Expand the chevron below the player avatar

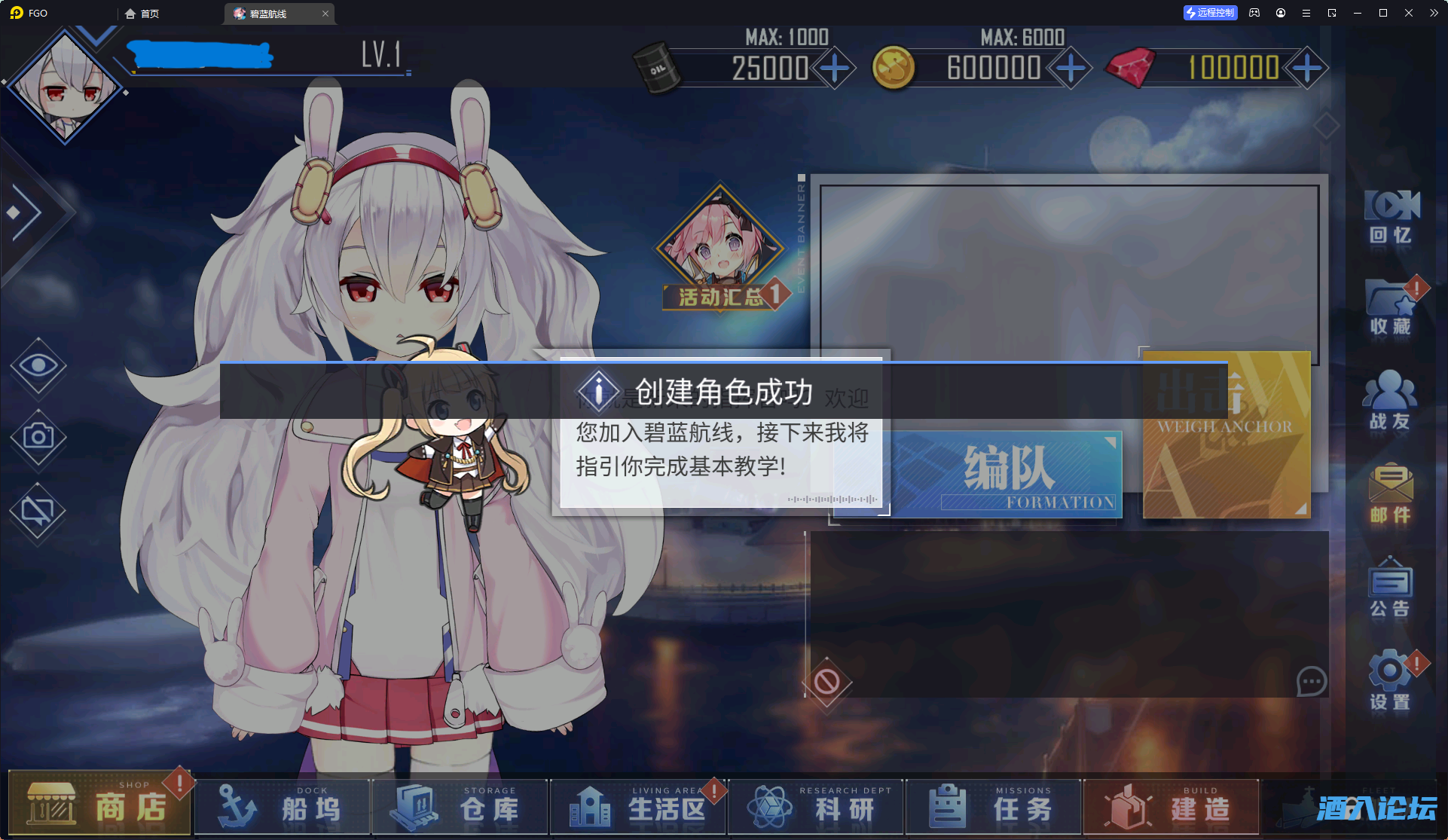(95, 38)
